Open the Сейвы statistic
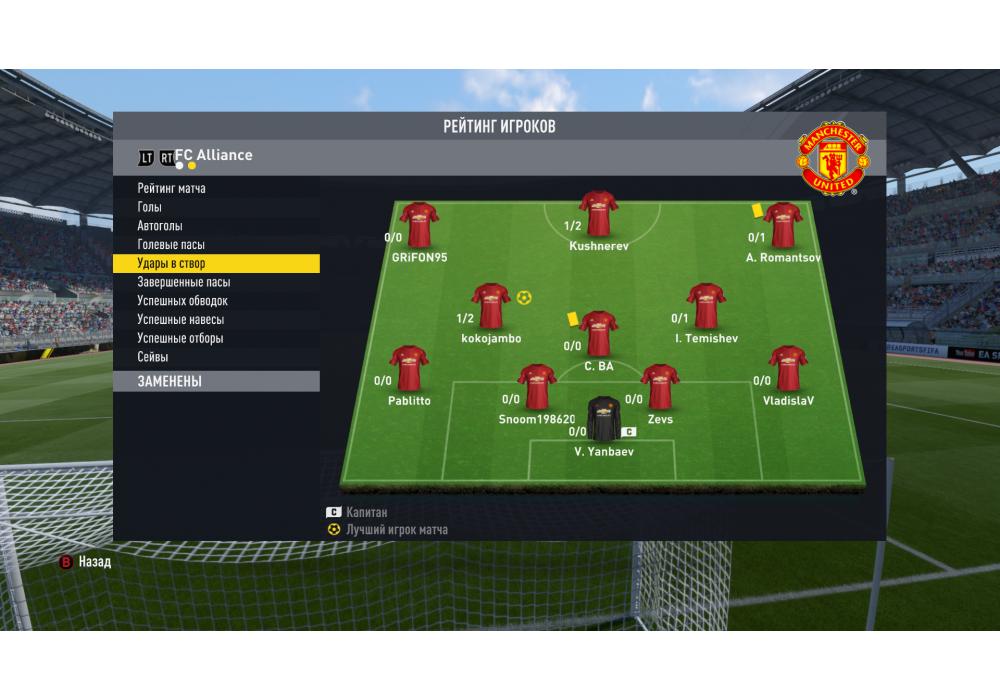 pos(153,357)
